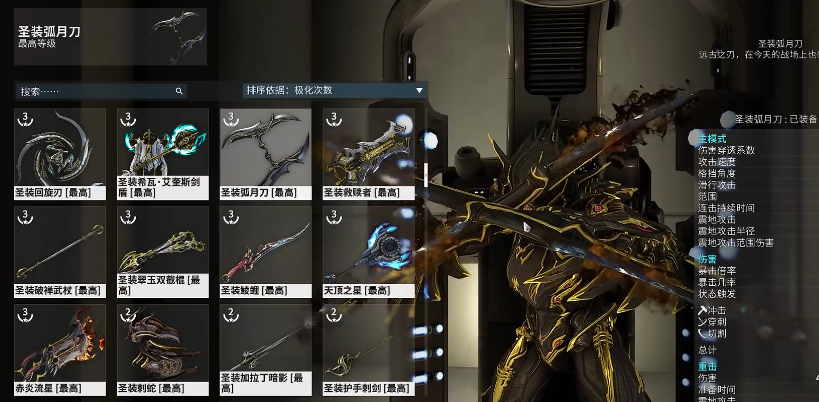Pick the 圣装护手刺剑 rapier
Image resolution: width=819 pixels, height=402 pixels.
367,348
